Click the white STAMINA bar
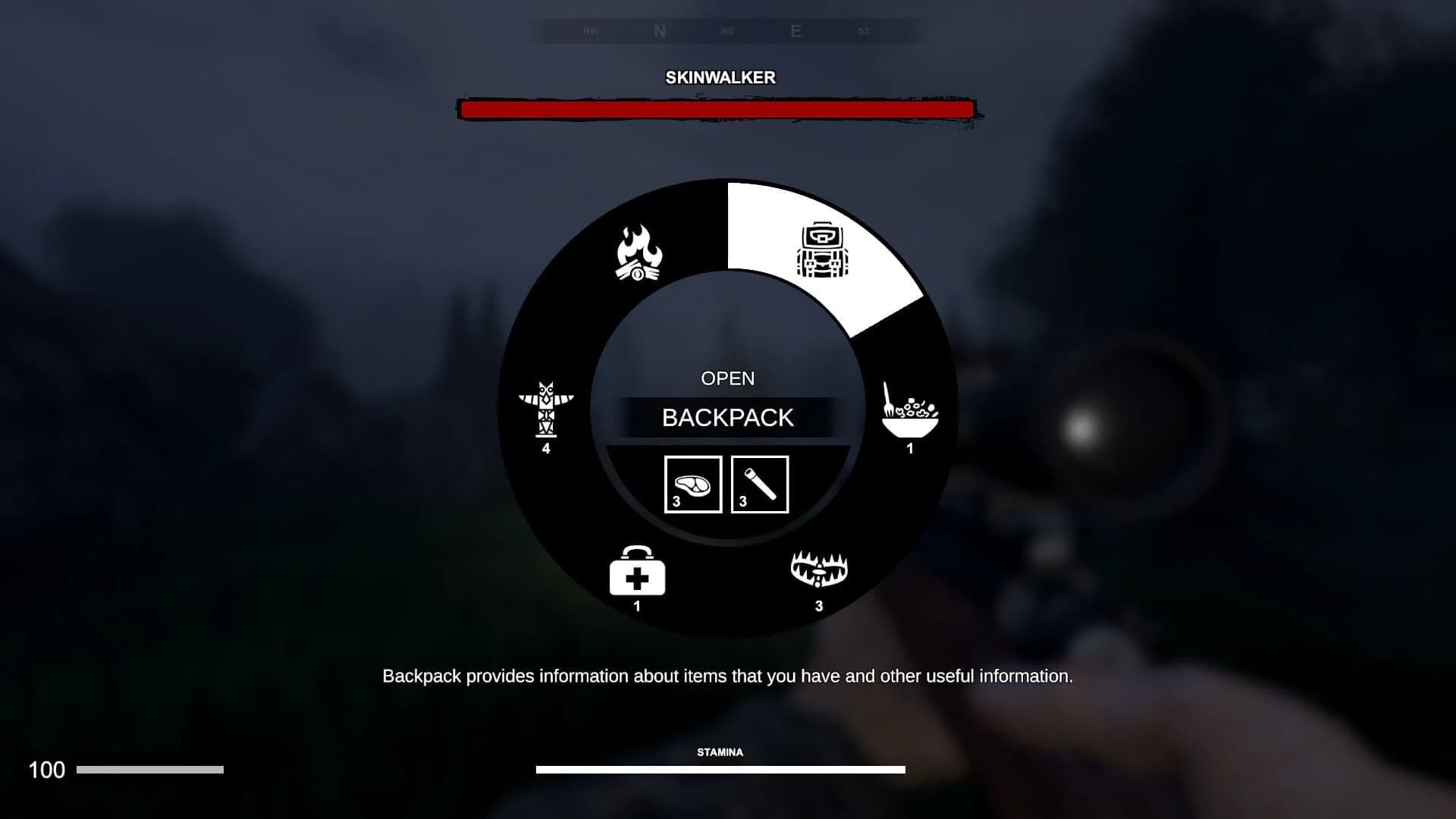 [x=720, y=768]
